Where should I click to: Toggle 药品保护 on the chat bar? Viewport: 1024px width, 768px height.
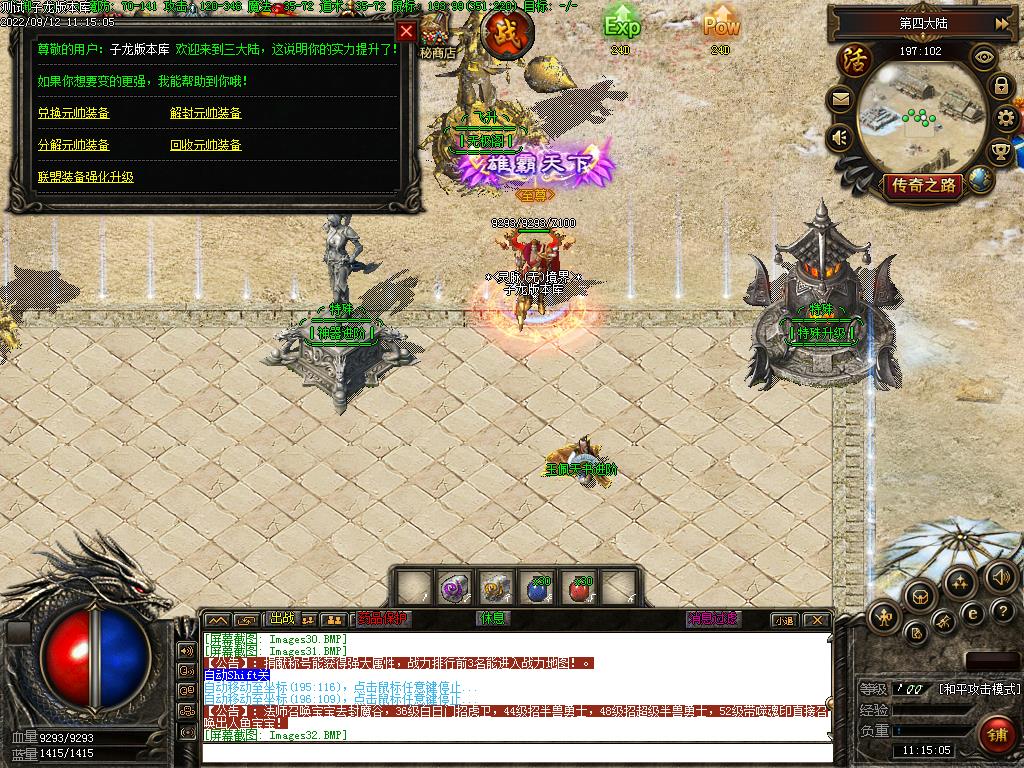(x=384, y=619)
